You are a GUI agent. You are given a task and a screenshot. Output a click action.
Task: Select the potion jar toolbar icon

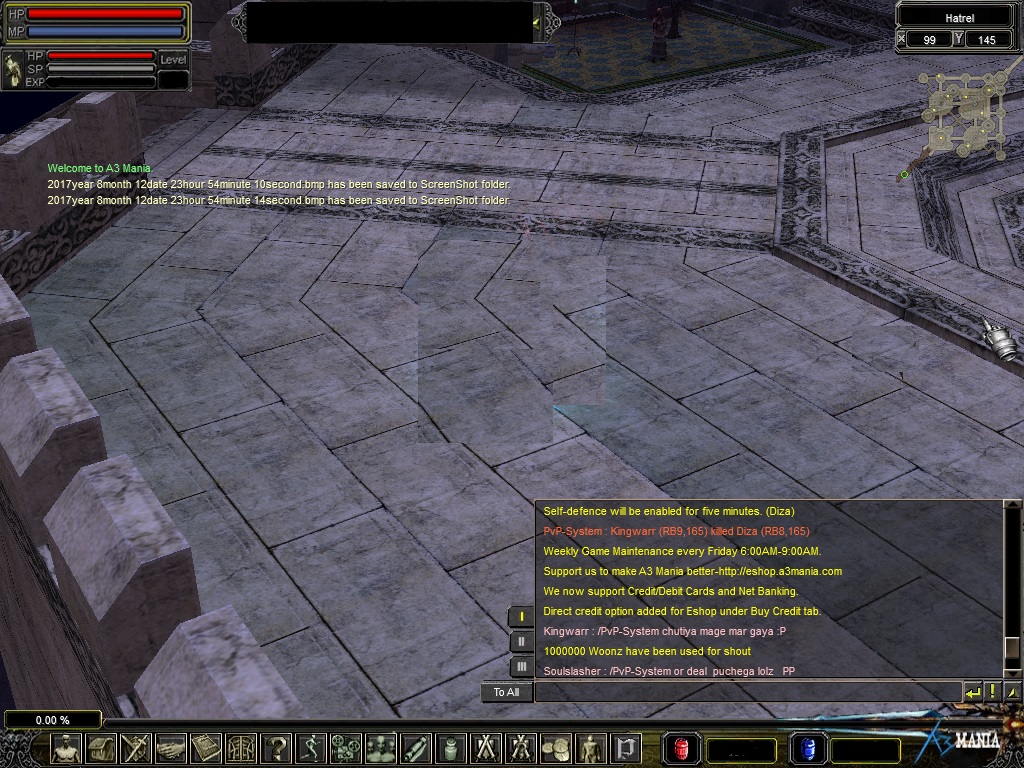coord(451,748)
